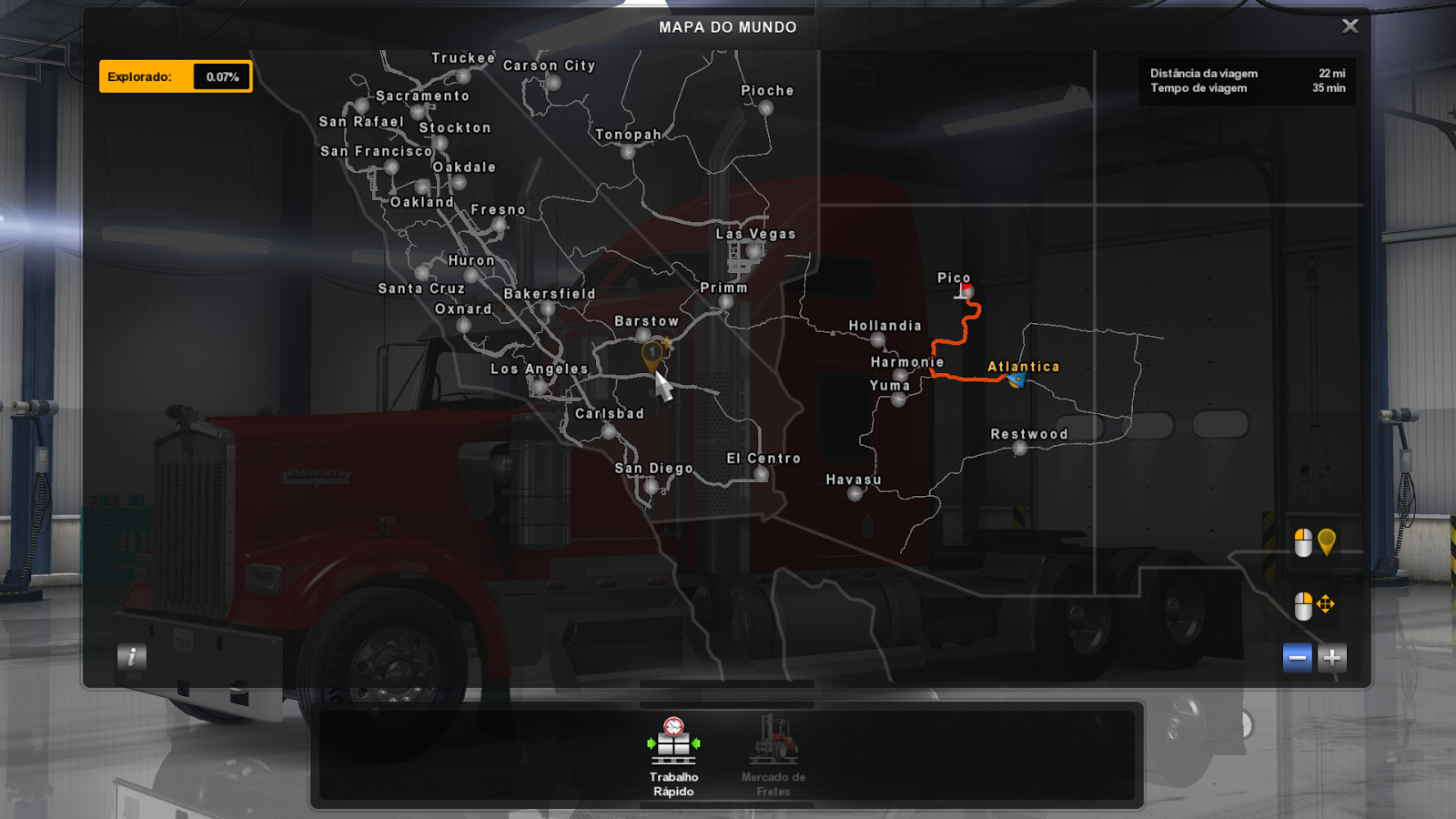The width and height of the screenshot is (1456, 819).
Task: Click the Explorado 0.07% display
Action: click(x=176, y=76)
